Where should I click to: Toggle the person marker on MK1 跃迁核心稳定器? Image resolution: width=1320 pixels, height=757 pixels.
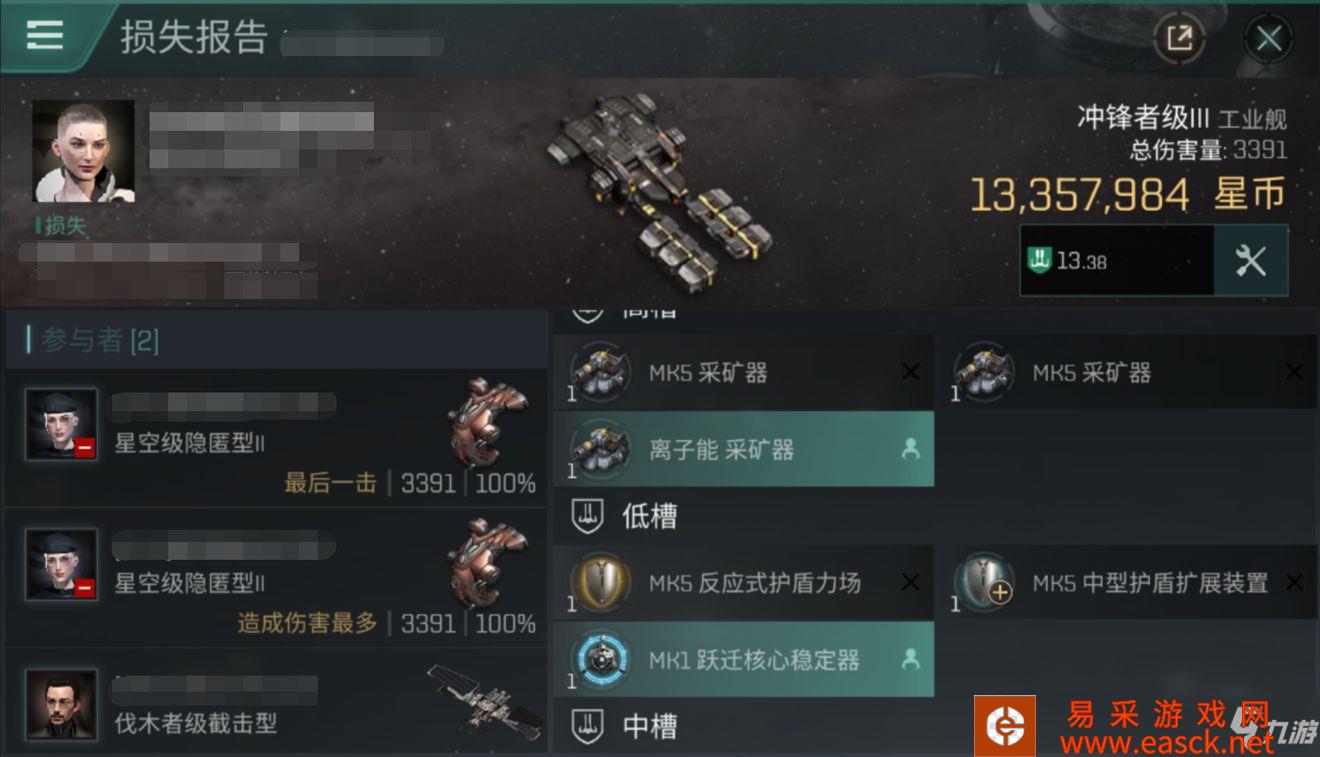click(911, 659)
